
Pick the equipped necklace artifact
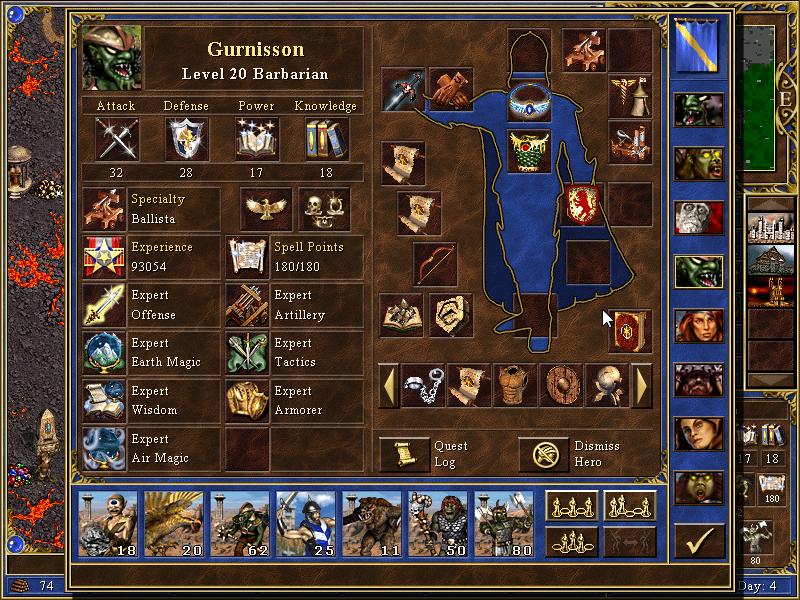pyautogui.click(x=529, y=101)
